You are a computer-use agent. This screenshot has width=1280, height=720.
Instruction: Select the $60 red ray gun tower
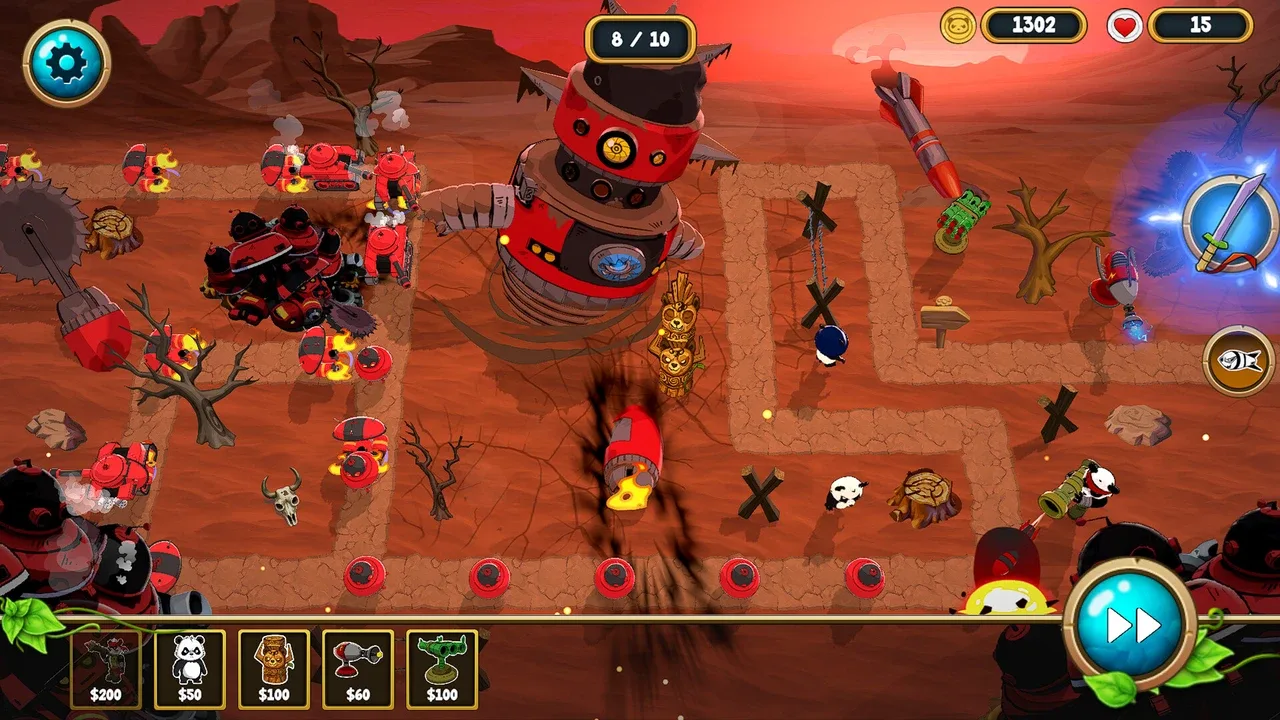coord(357,669)
